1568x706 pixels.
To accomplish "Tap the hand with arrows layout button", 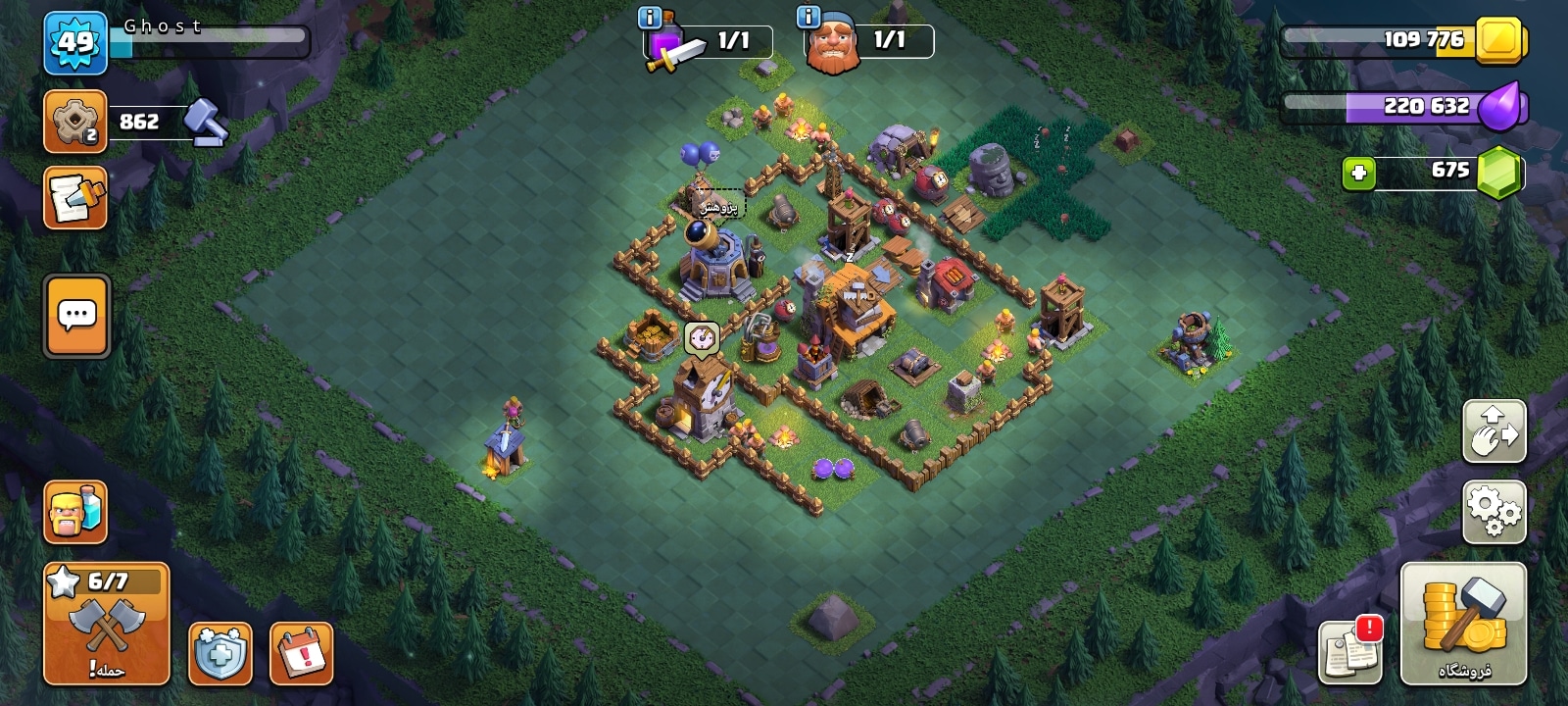I will click(1494, 430).
